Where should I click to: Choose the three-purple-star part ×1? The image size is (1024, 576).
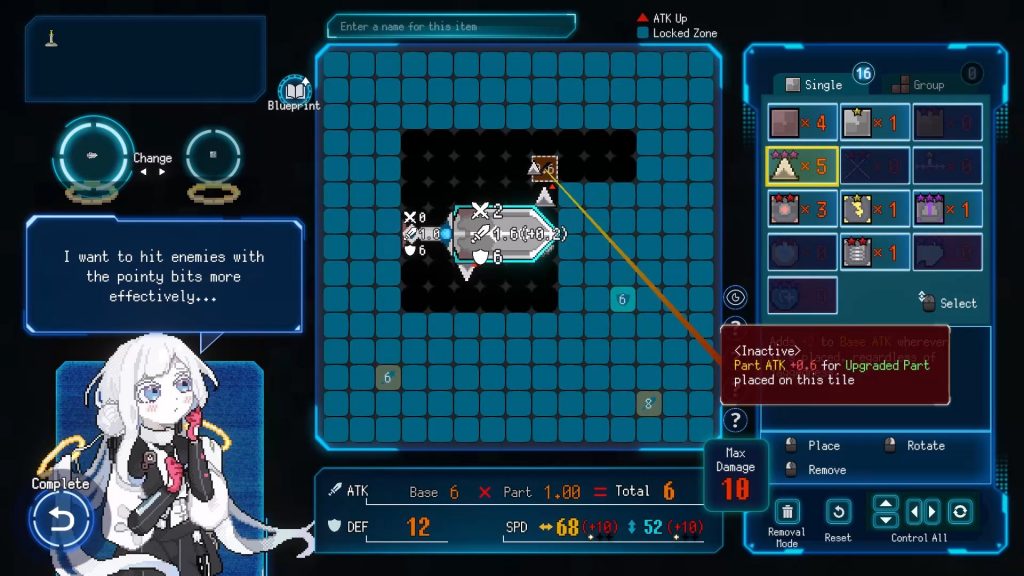945,210
